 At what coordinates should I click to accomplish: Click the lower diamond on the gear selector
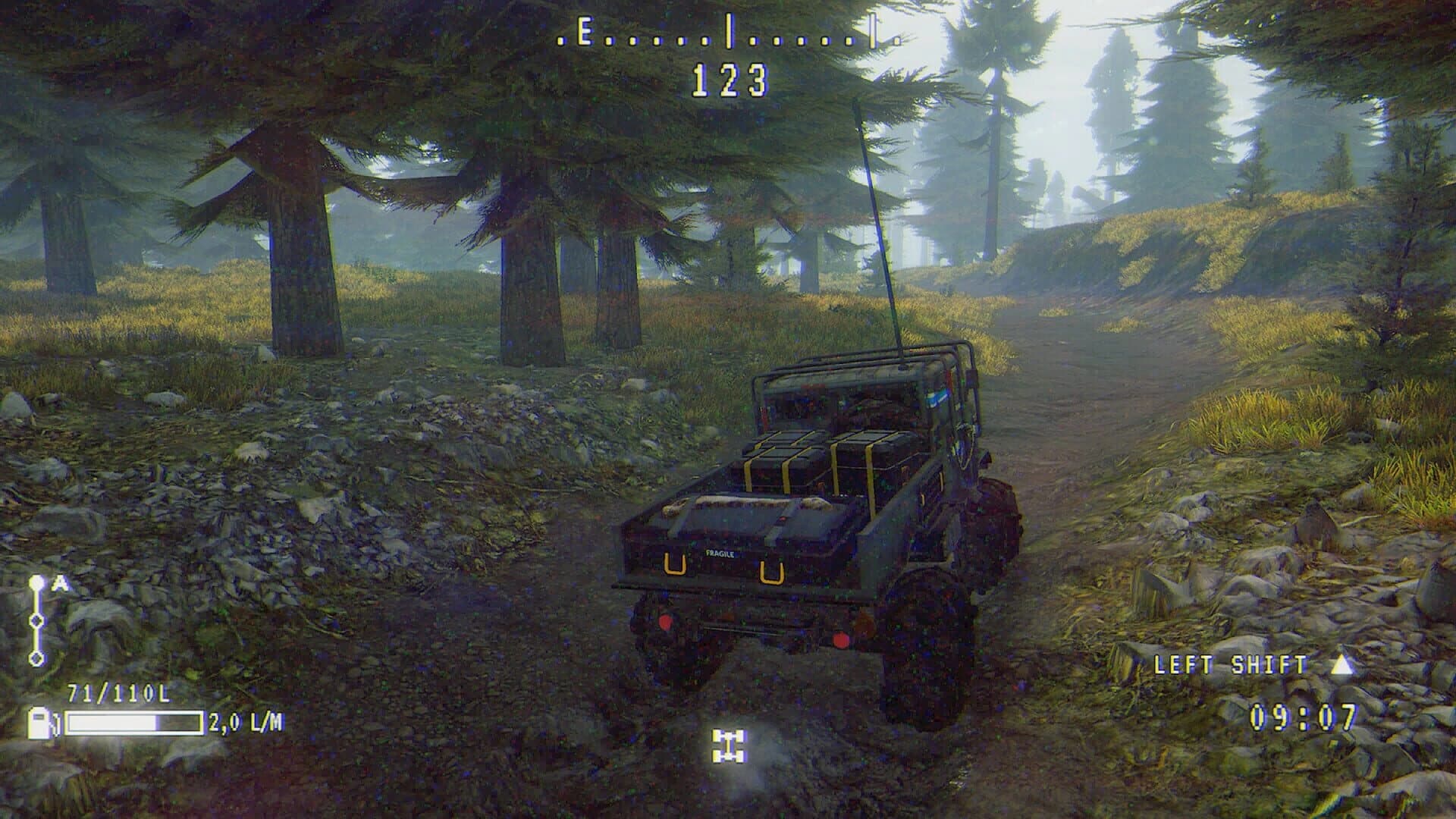[37, 657]
